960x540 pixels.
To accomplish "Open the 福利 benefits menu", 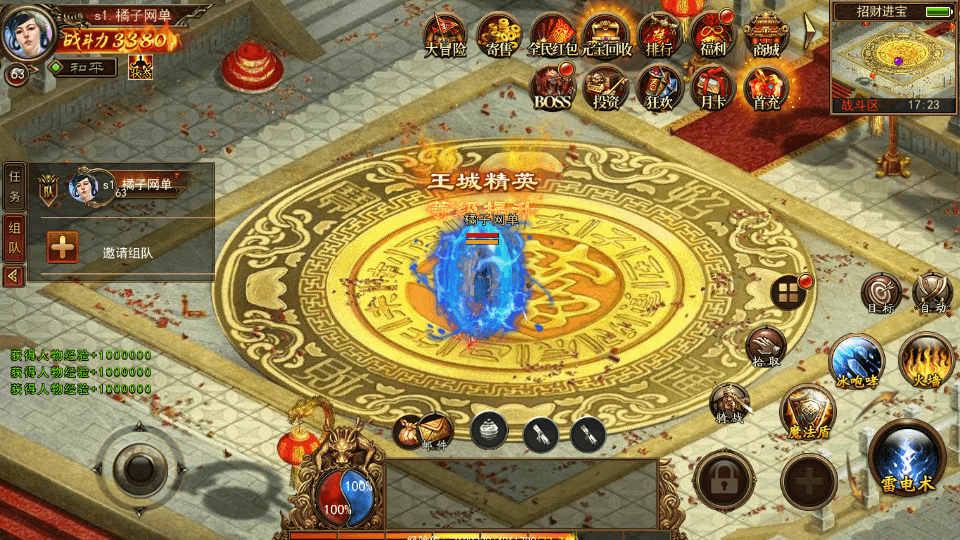I will (712, 33).
